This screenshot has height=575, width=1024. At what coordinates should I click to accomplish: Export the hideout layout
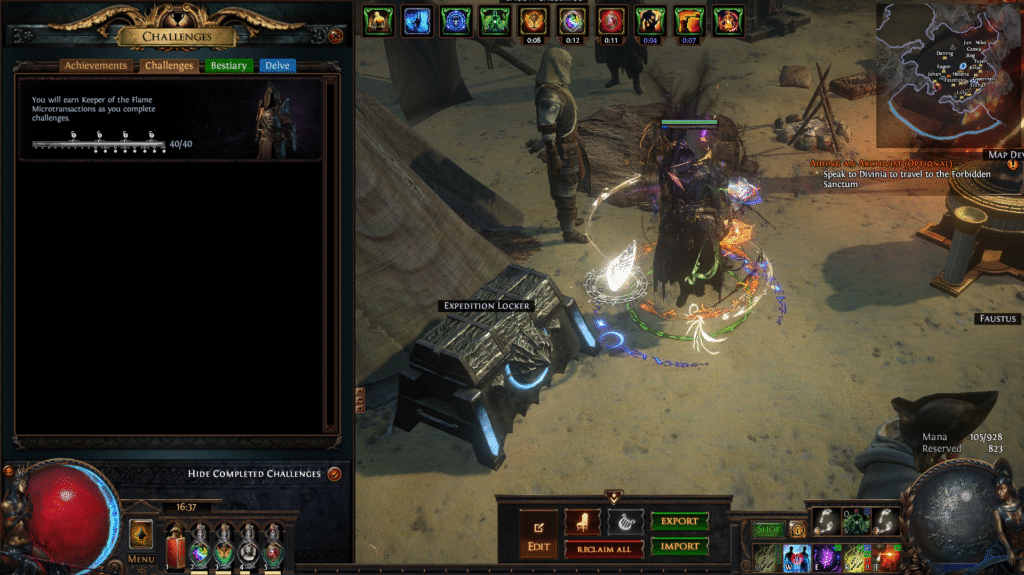click(680, 521)
